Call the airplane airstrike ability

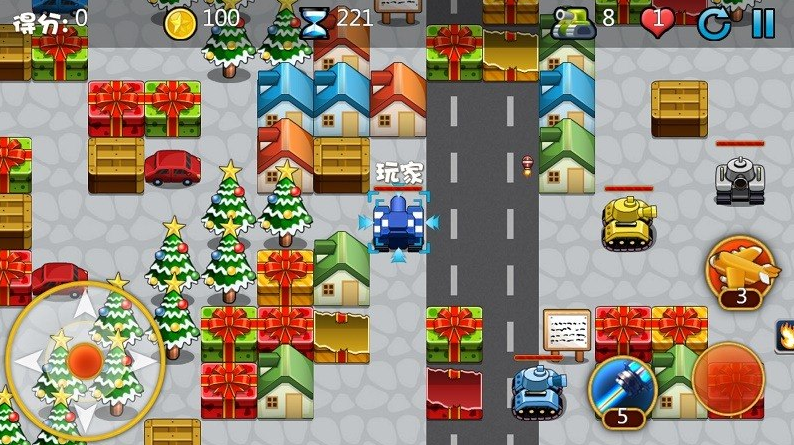741,268
